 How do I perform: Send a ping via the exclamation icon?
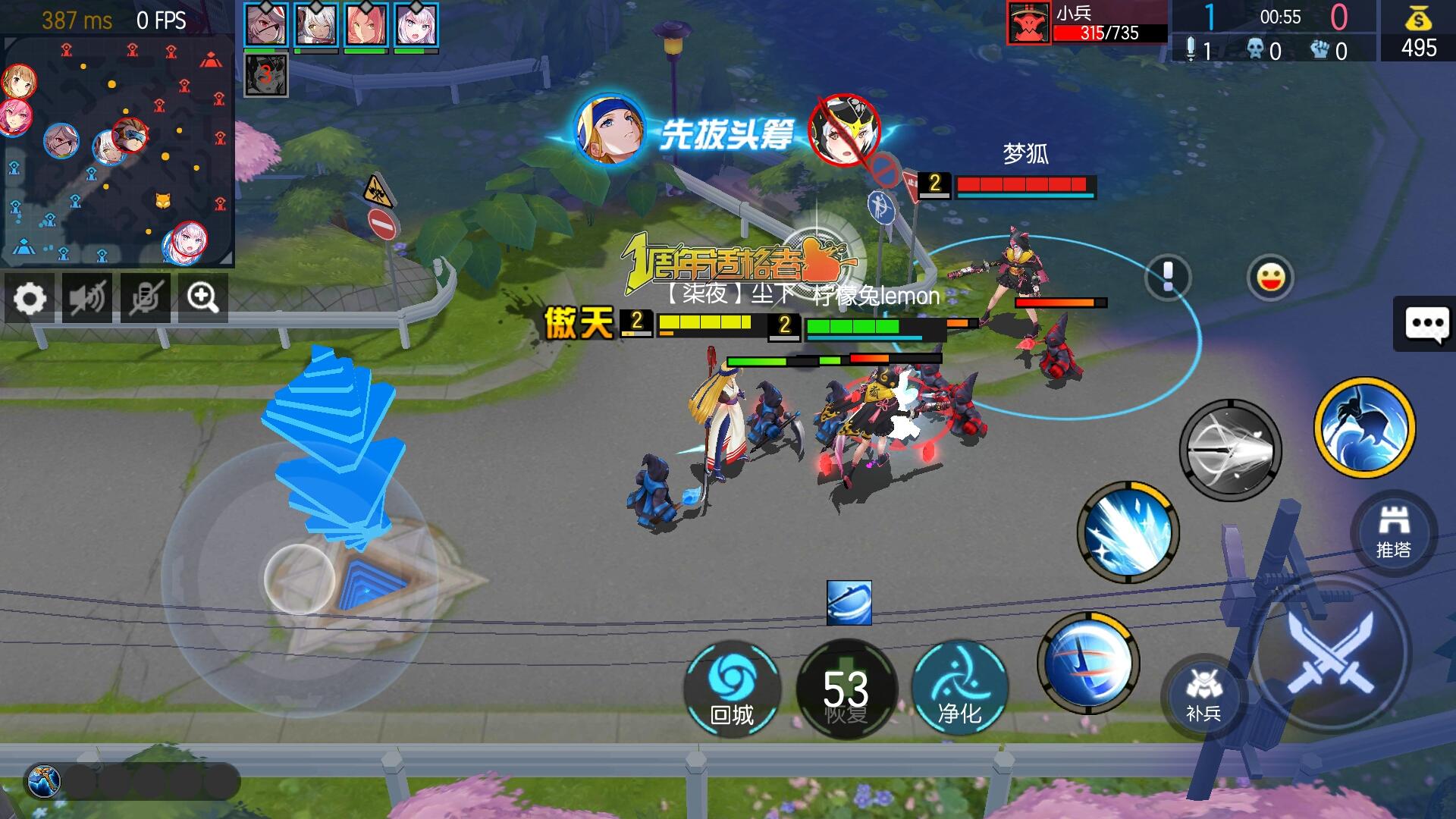click(1167, 275)
